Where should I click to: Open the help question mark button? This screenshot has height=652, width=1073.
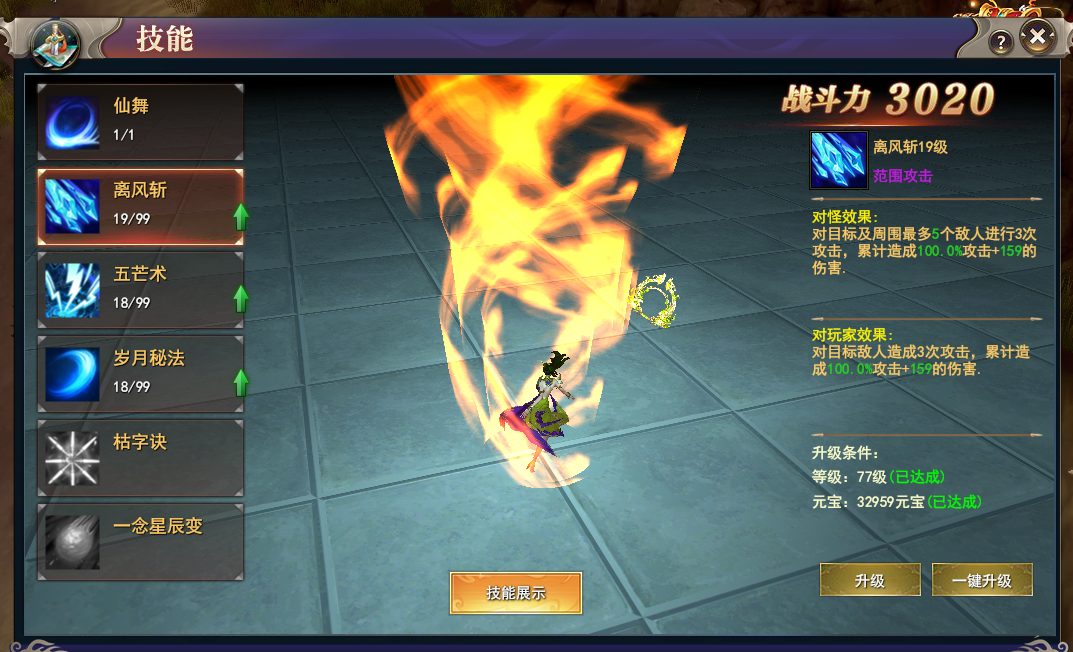[1001, 42]
